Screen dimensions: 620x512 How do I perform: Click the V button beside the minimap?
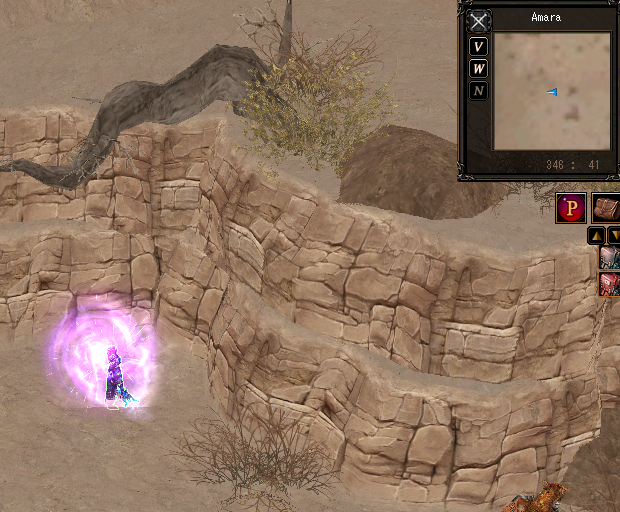(479, 46)
